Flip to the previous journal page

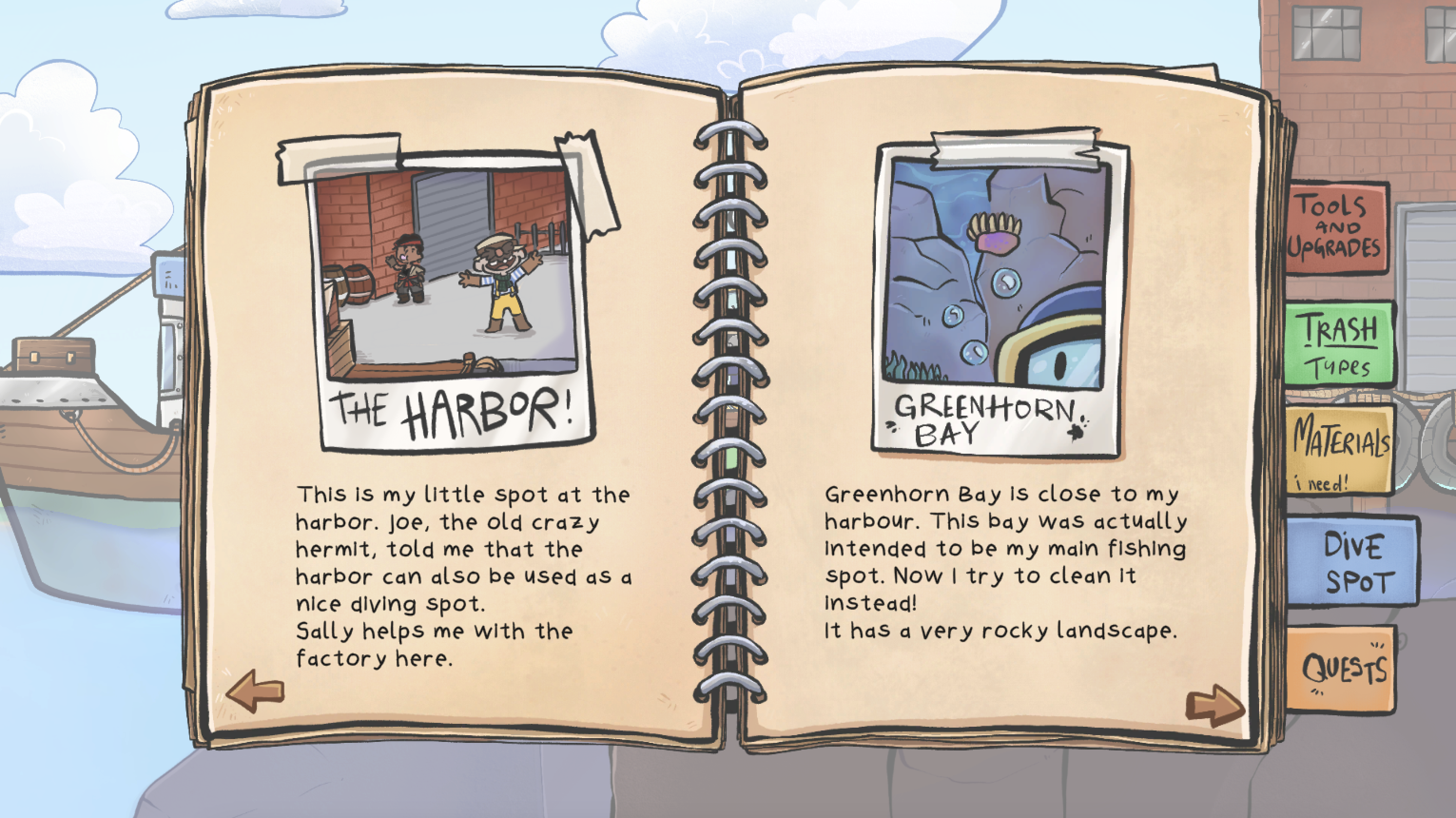(x=255, y=690)
